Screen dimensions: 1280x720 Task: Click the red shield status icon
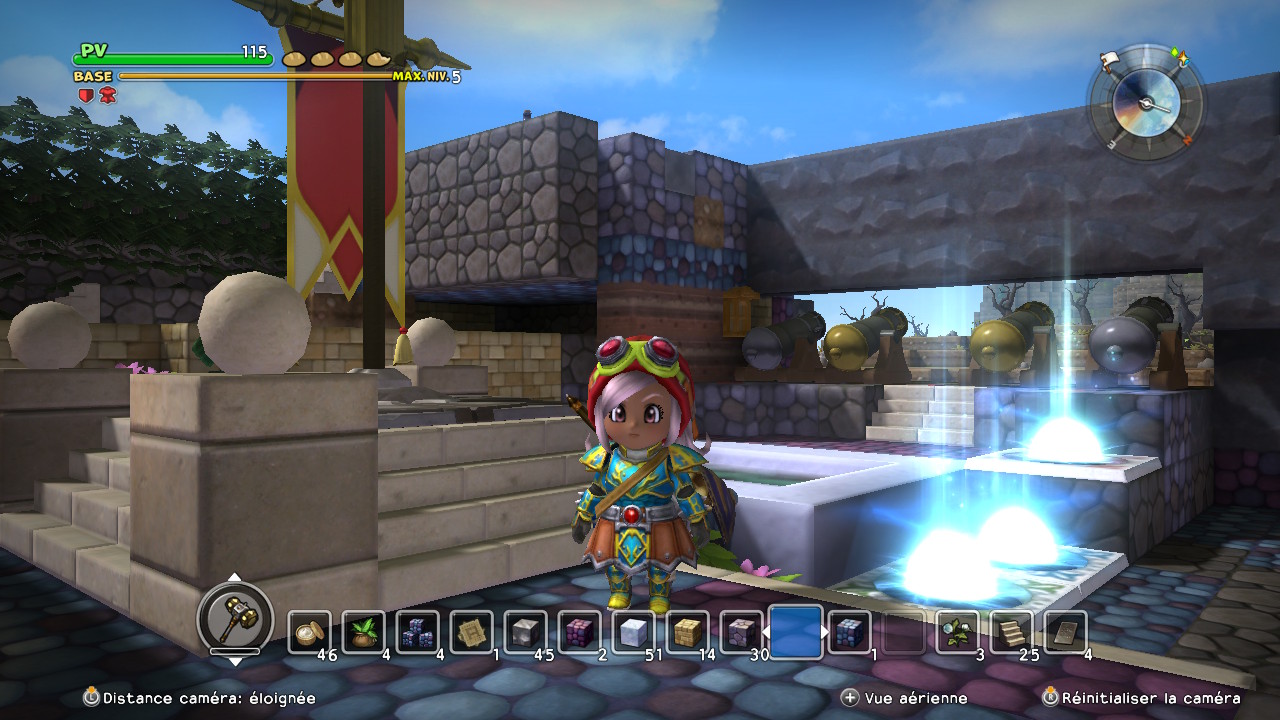86,95
